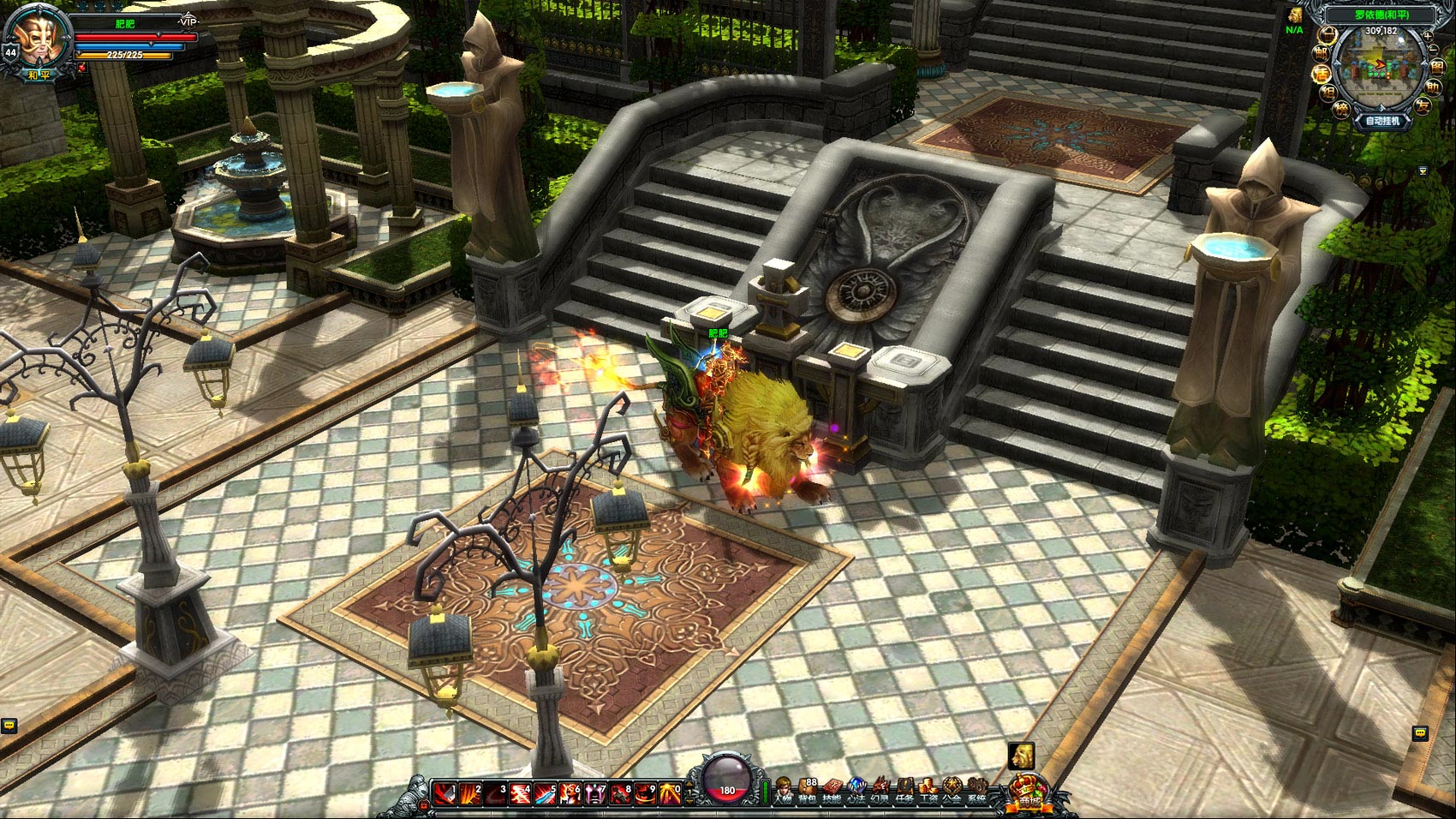
Task: Toggle 自动挂机 auto-combat button
Action: click(1381, 121)
